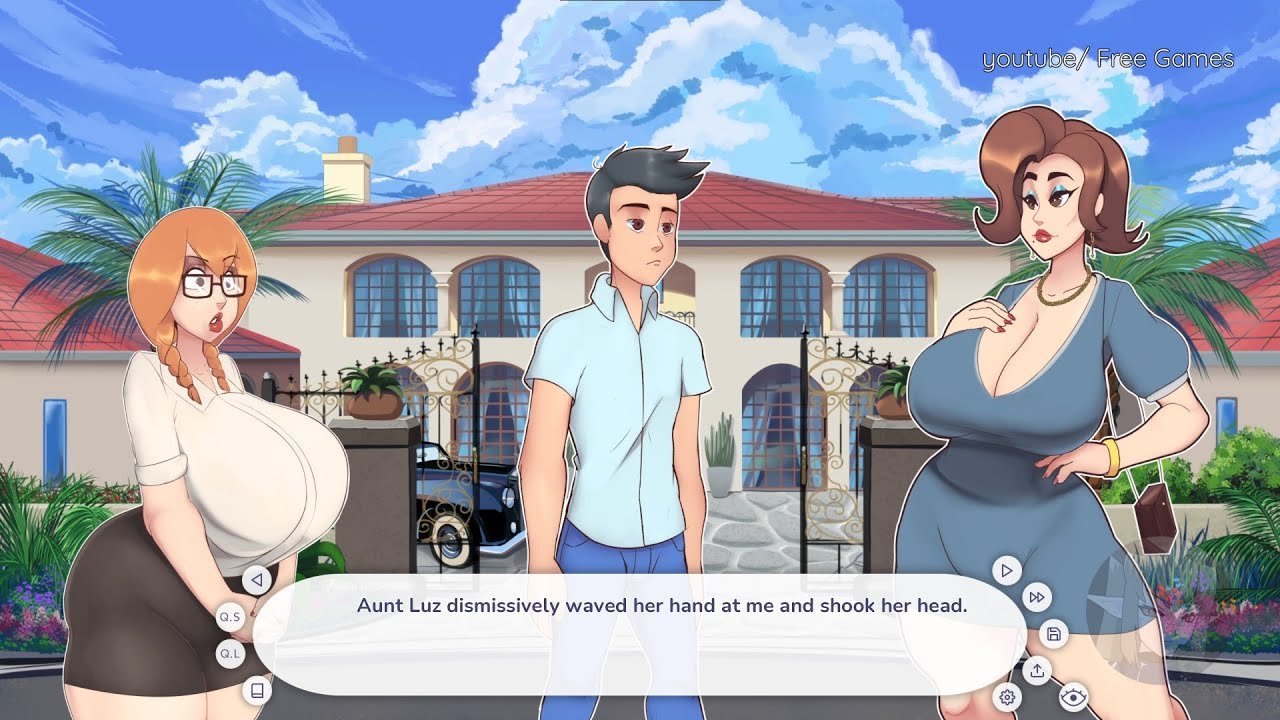This screenshot has width=1280, height=720.
Task: Open settings with the gear icon
Action: click(x=1007, y=697)
